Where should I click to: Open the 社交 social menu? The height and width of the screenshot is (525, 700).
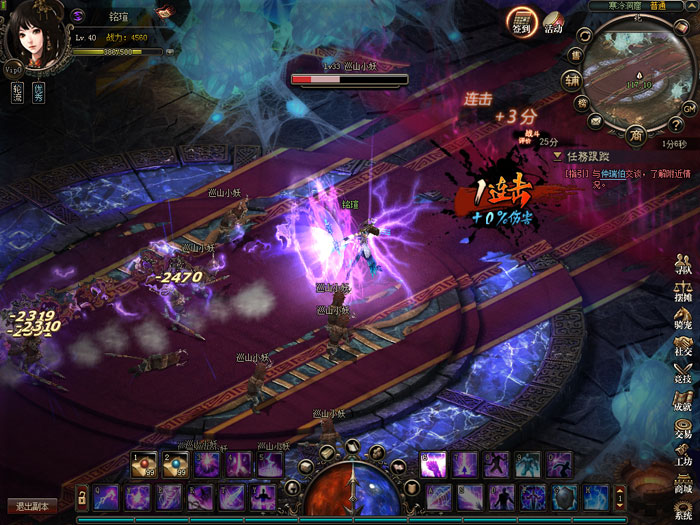[683, 346]
